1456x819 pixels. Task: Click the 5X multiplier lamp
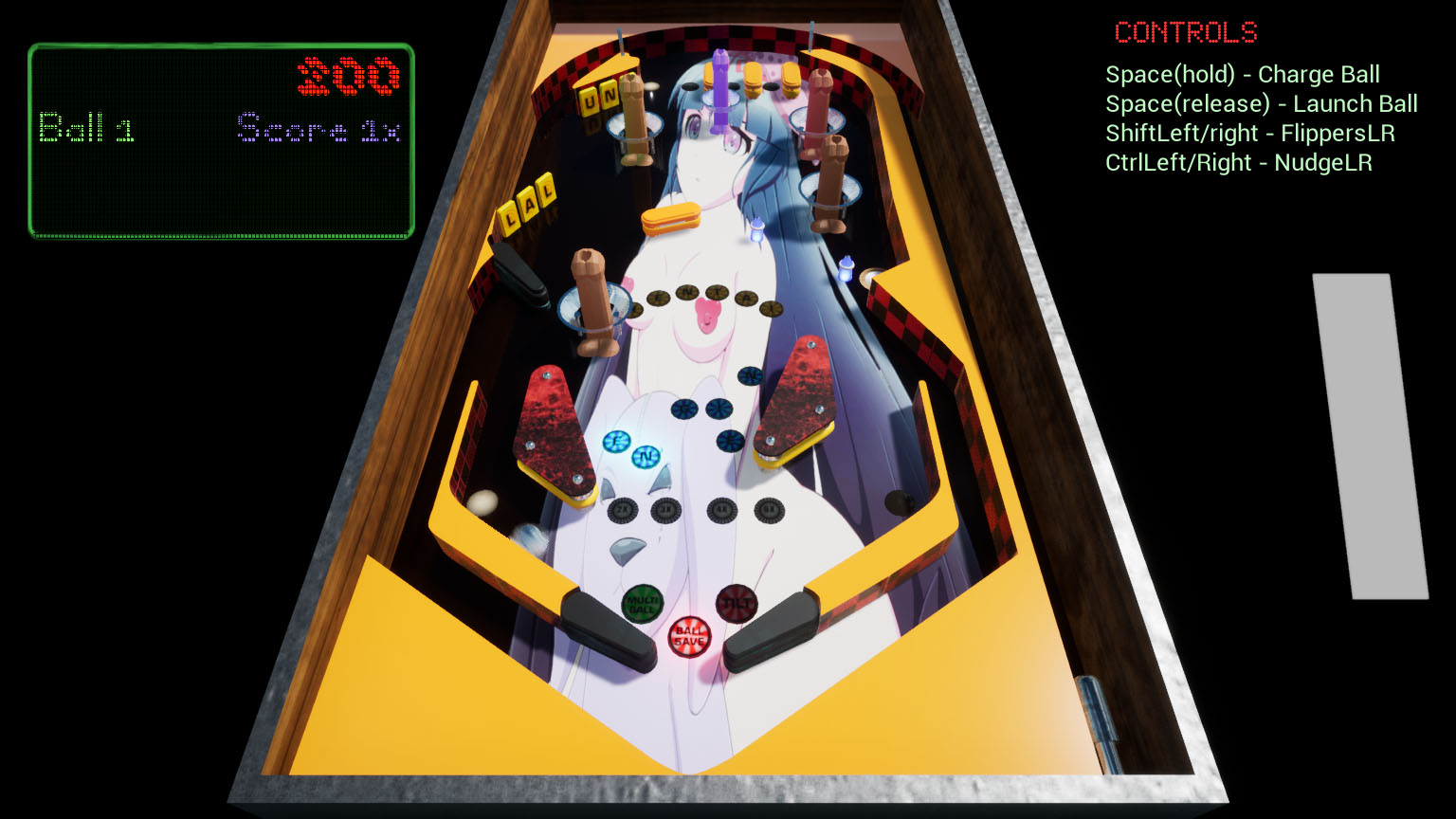point(770,510)
